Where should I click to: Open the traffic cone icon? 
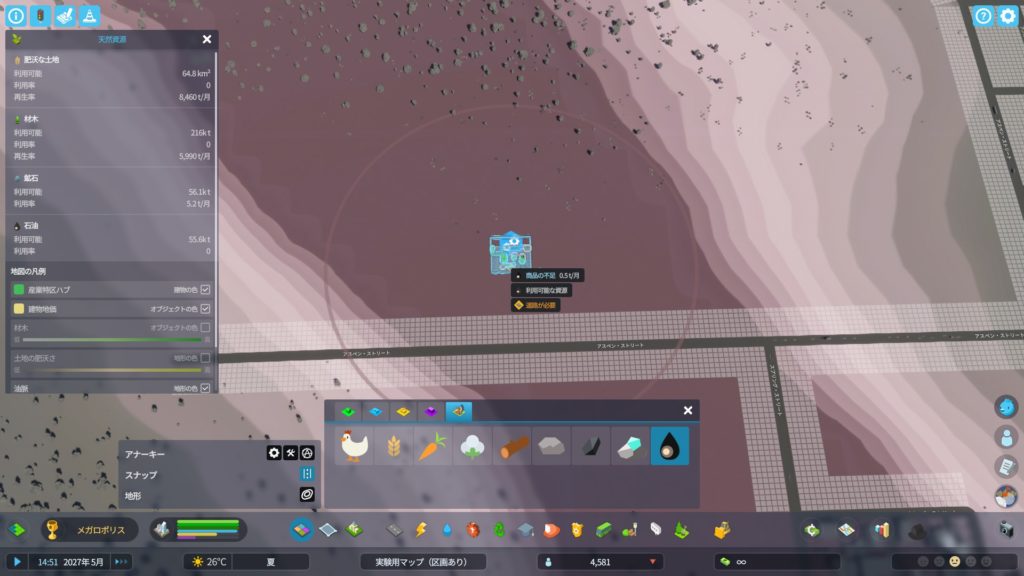pos(90,15)
